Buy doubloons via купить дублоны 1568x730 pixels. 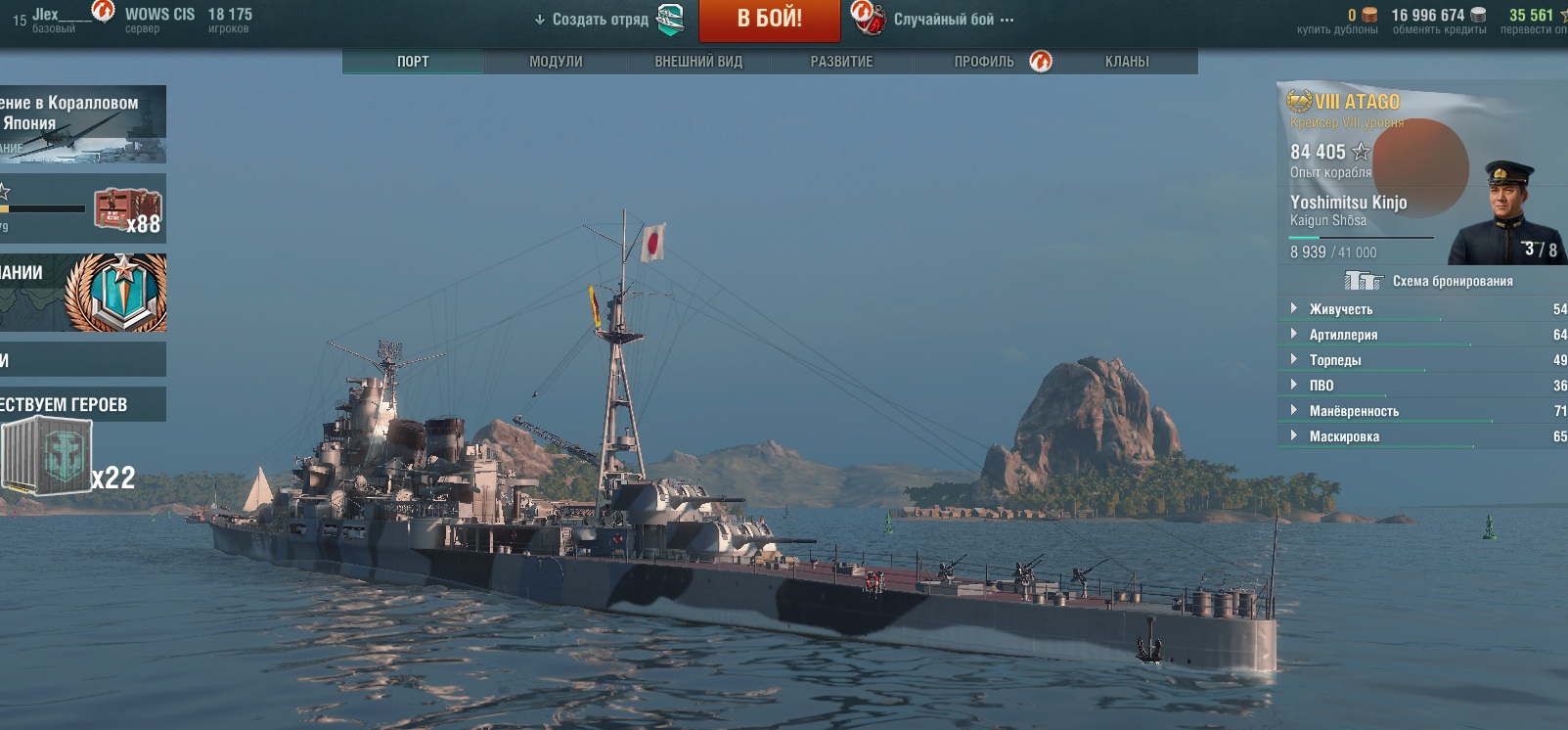tap(1337, 29)
